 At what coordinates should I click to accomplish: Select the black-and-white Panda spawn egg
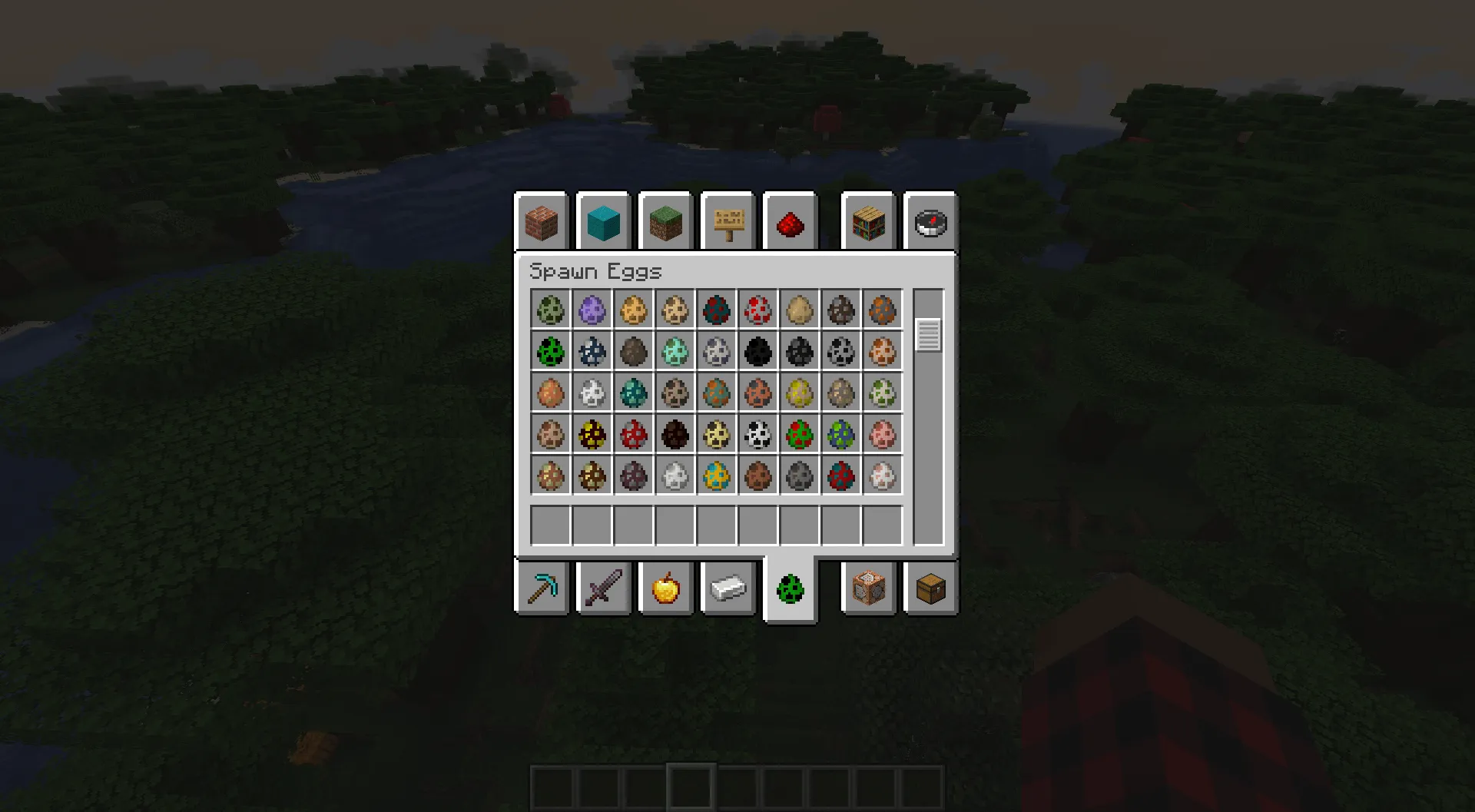point(758,435)
